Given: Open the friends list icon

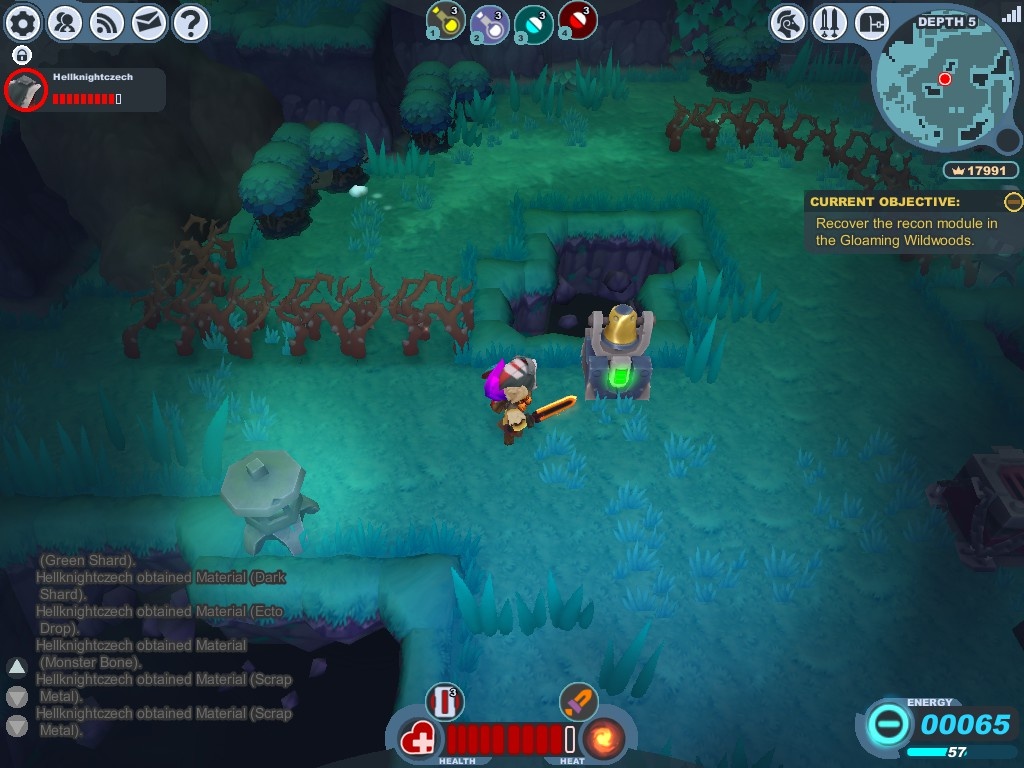Looking at the screenshot, I should point(65,22).
